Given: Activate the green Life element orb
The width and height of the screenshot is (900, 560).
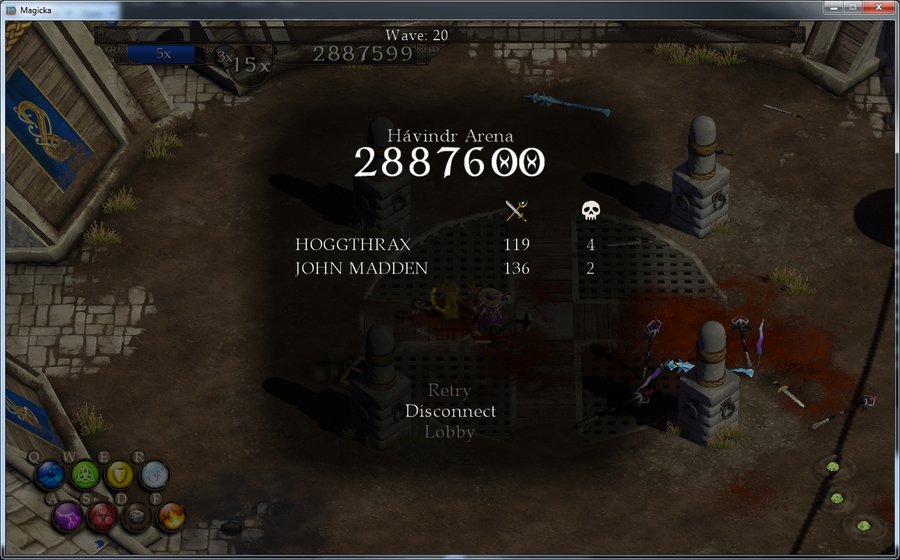Looking at the screenshot, I should click(x=85, y=473).
